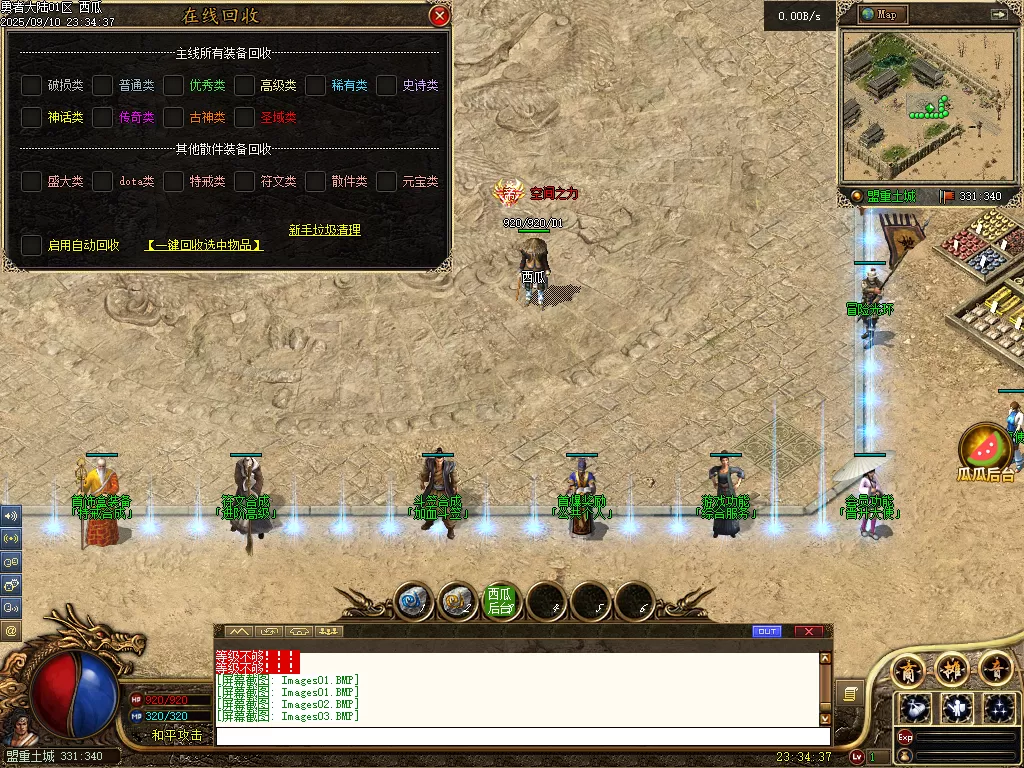Select the 圣域类 checkbox
The width and height of the screenshot is (1024, 768).
(245, 118)
